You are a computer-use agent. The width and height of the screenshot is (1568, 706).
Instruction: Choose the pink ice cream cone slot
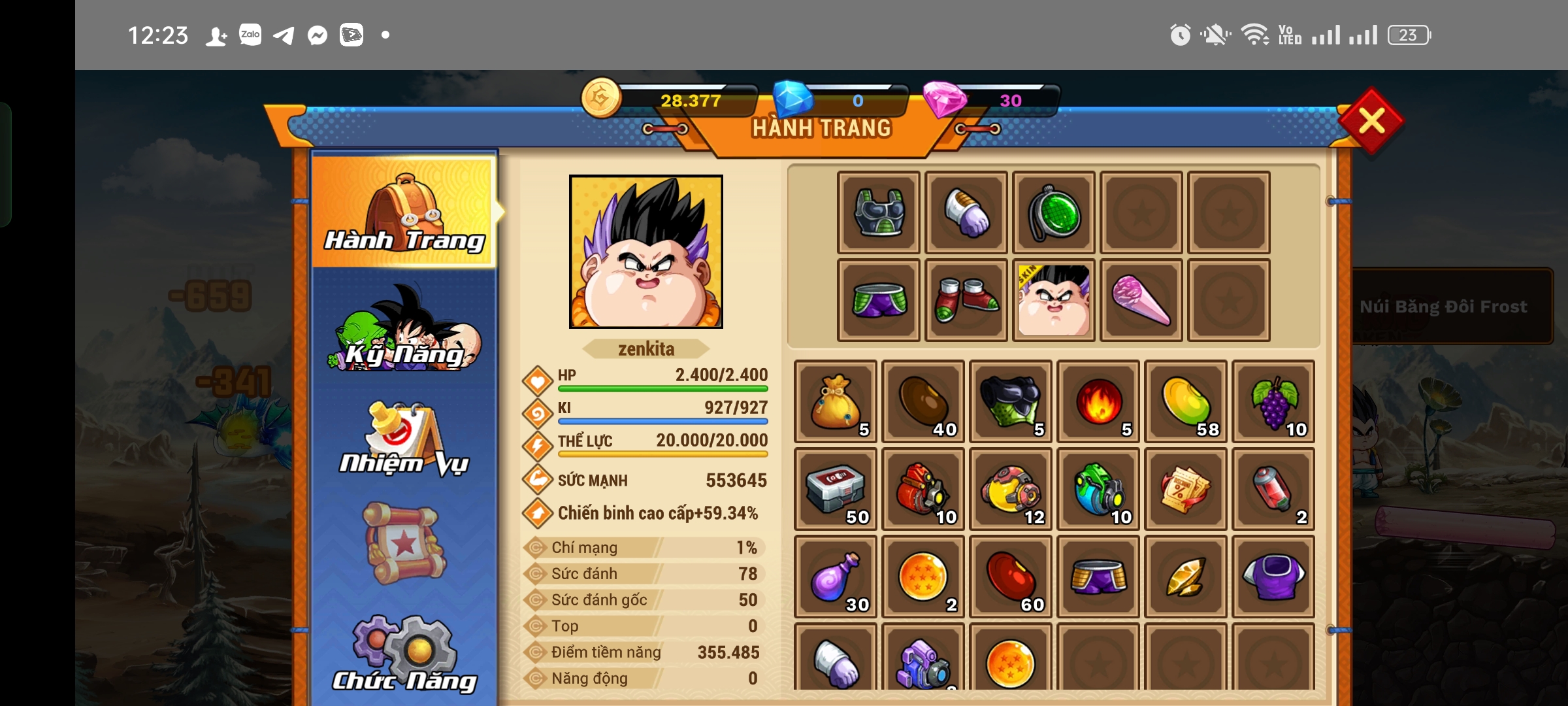[1141, 300]
